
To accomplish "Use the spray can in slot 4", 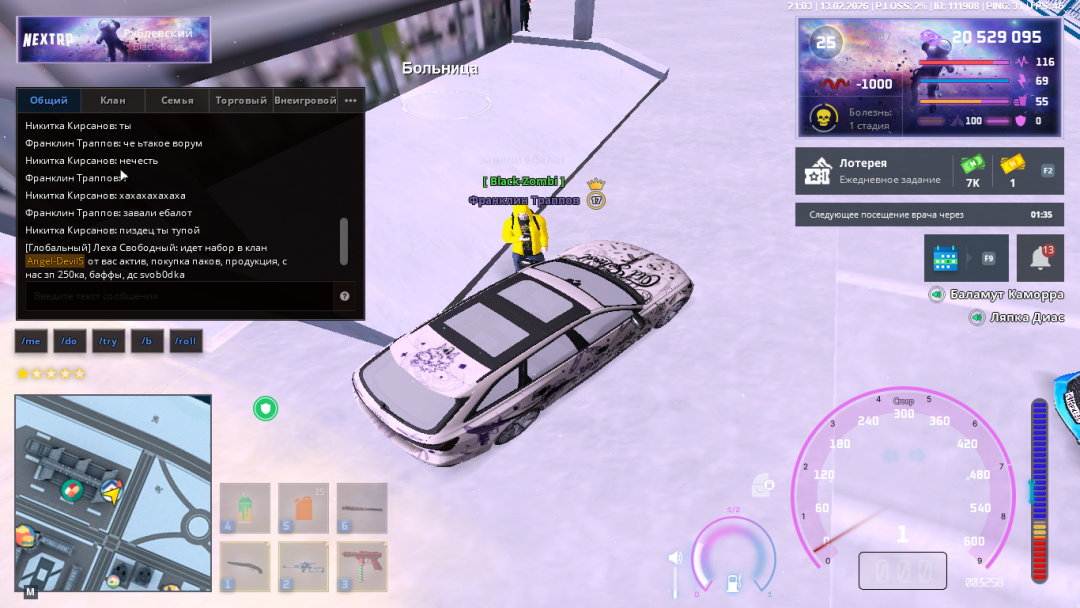I will (245, 507).
